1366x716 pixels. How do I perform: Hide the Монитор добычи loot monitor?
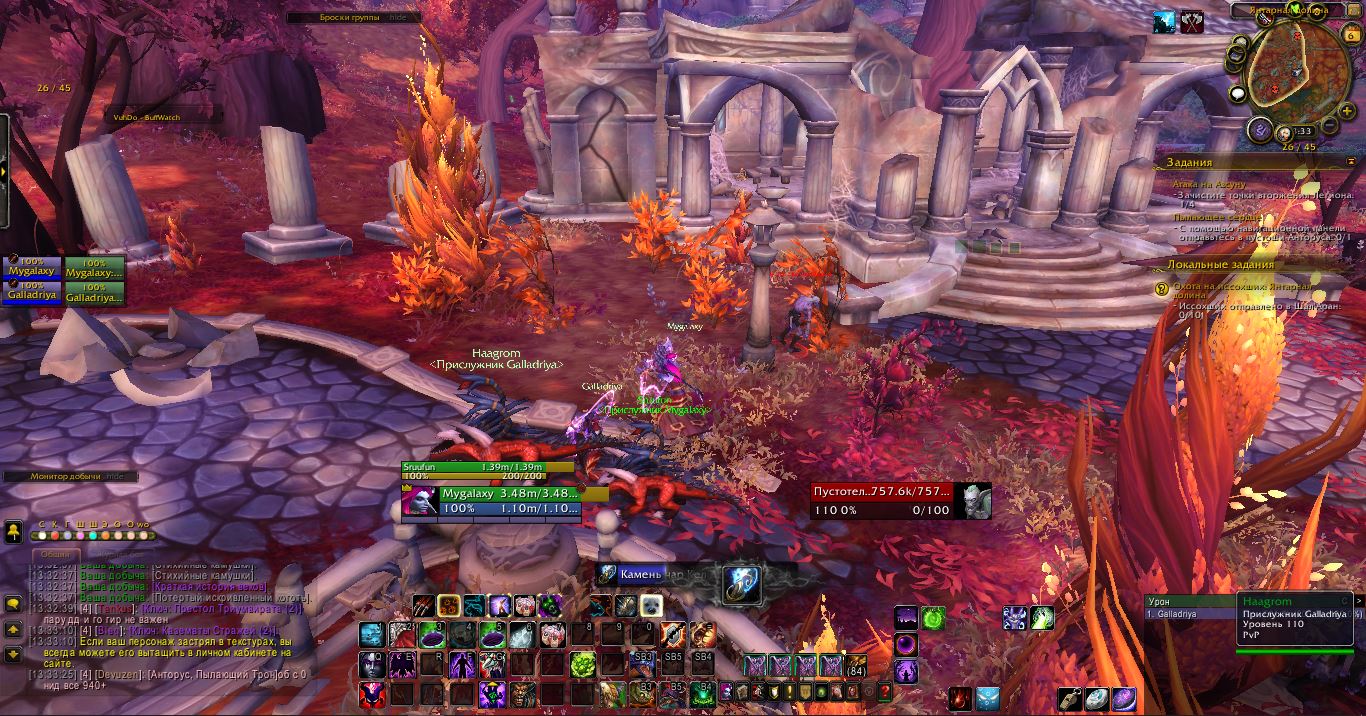117,477
